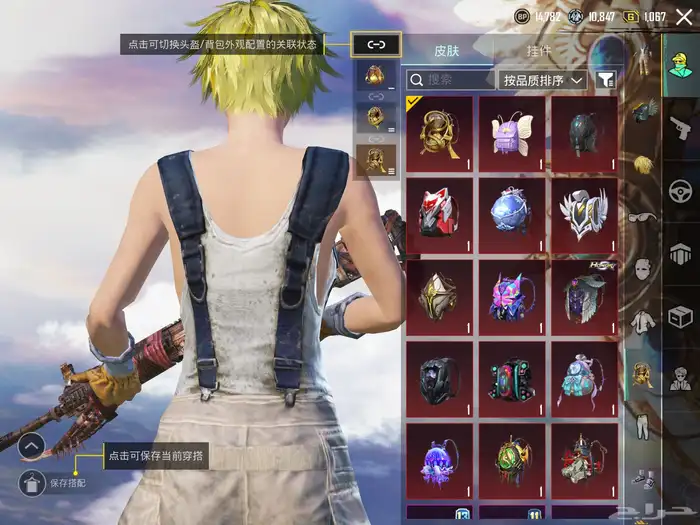Viewport: 700px width, 525px height.
Task: Toggle the helmet/backpack link state button
Action: (x=376, y=44)
